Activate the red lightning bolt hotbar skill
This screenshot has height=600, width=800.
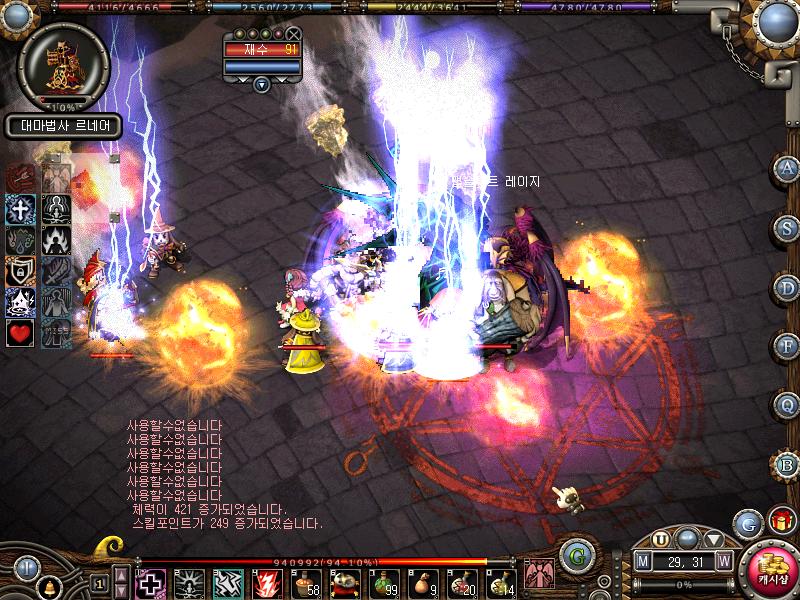coord(267,583)
